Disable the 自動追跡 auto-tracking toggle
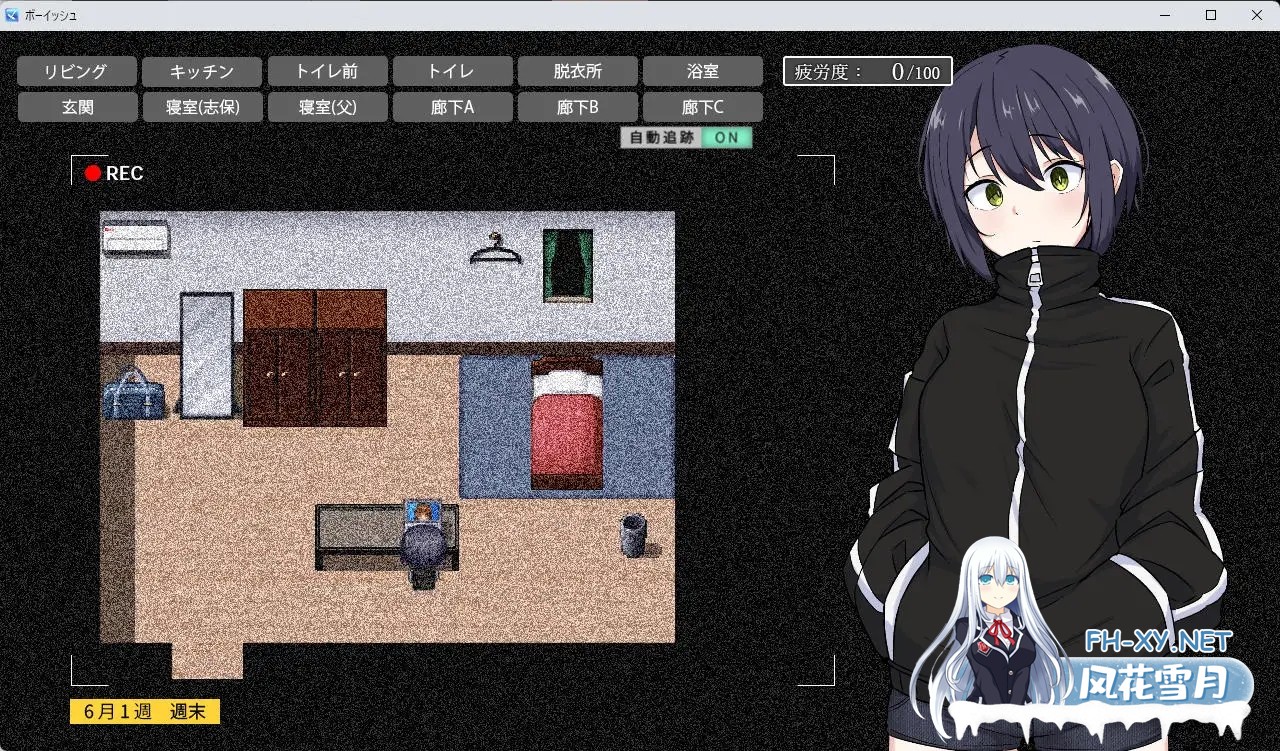Viewport: 1280px width, 751px height. point(727,138)
